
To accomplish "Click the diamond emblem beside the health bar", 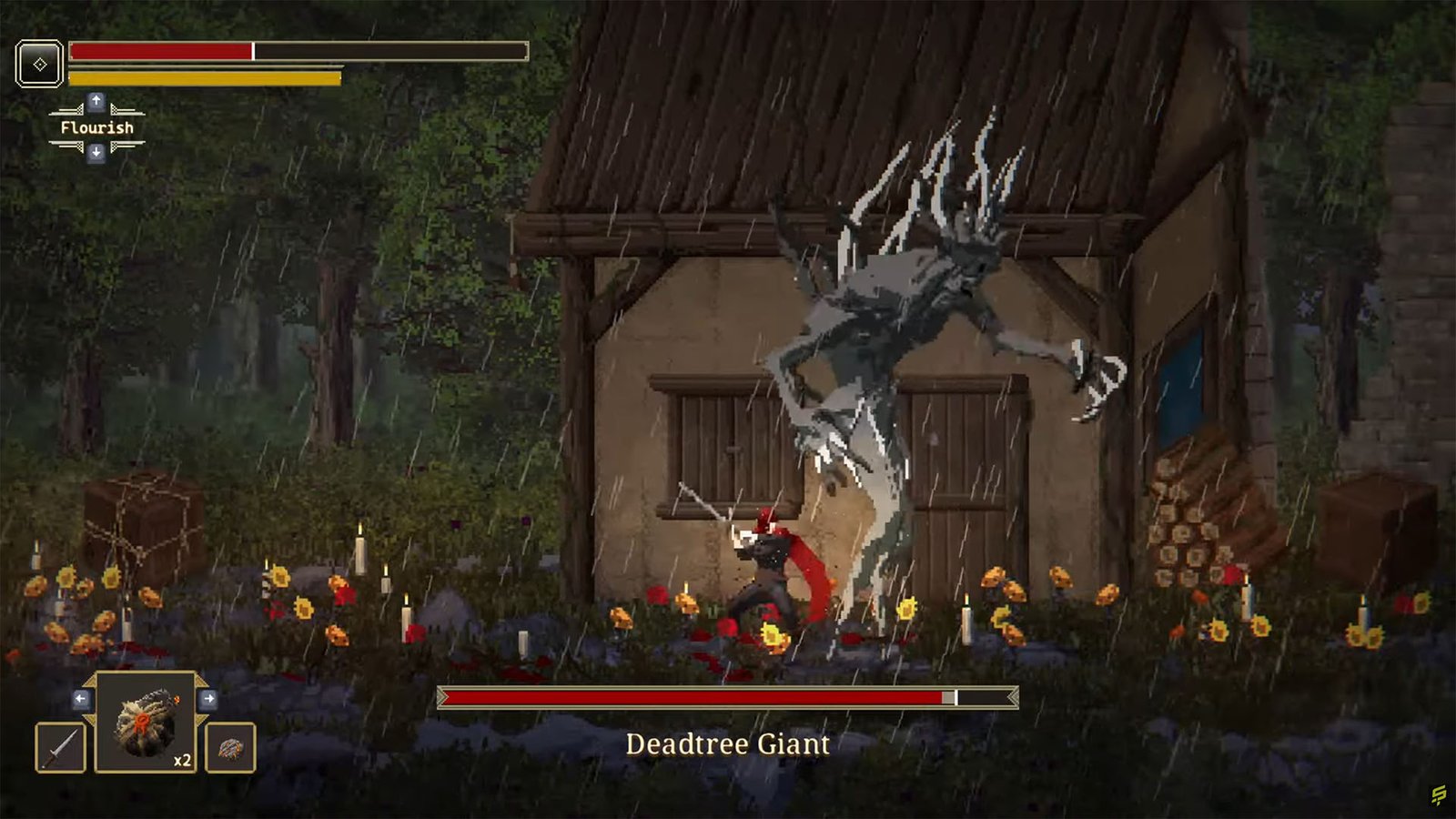I will tap(40, 64).
